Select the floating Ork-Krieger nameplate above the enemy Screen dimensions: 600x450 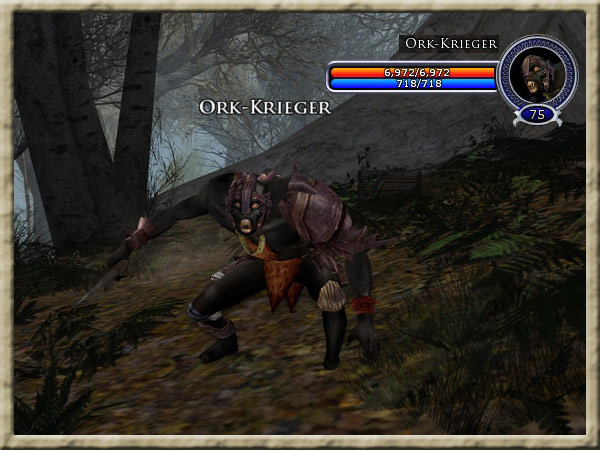tap(265, 107)
